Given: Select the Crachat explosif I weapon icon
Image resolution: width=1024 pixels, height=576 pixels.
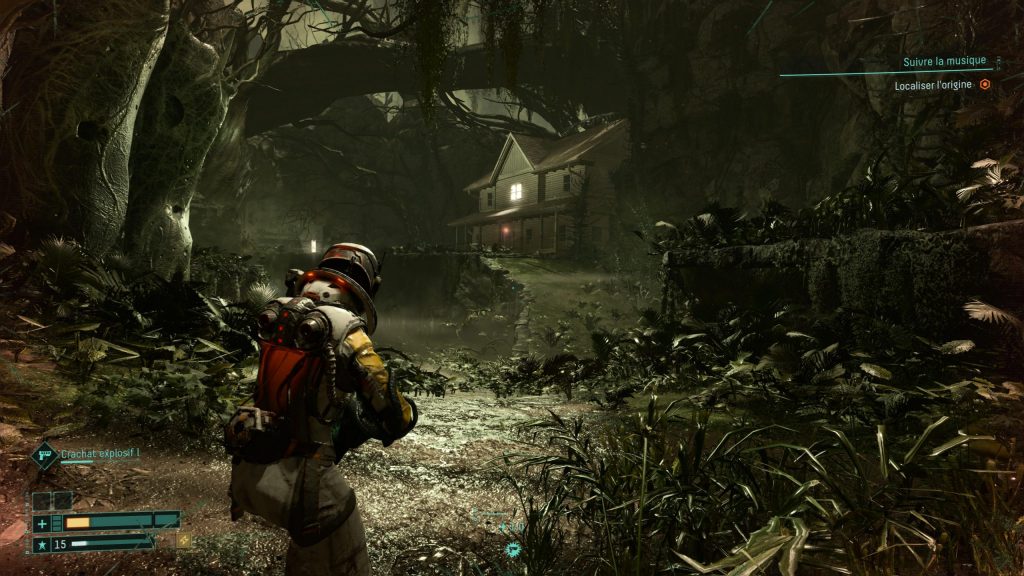Looking at the screenshot, I should (45, 456).
